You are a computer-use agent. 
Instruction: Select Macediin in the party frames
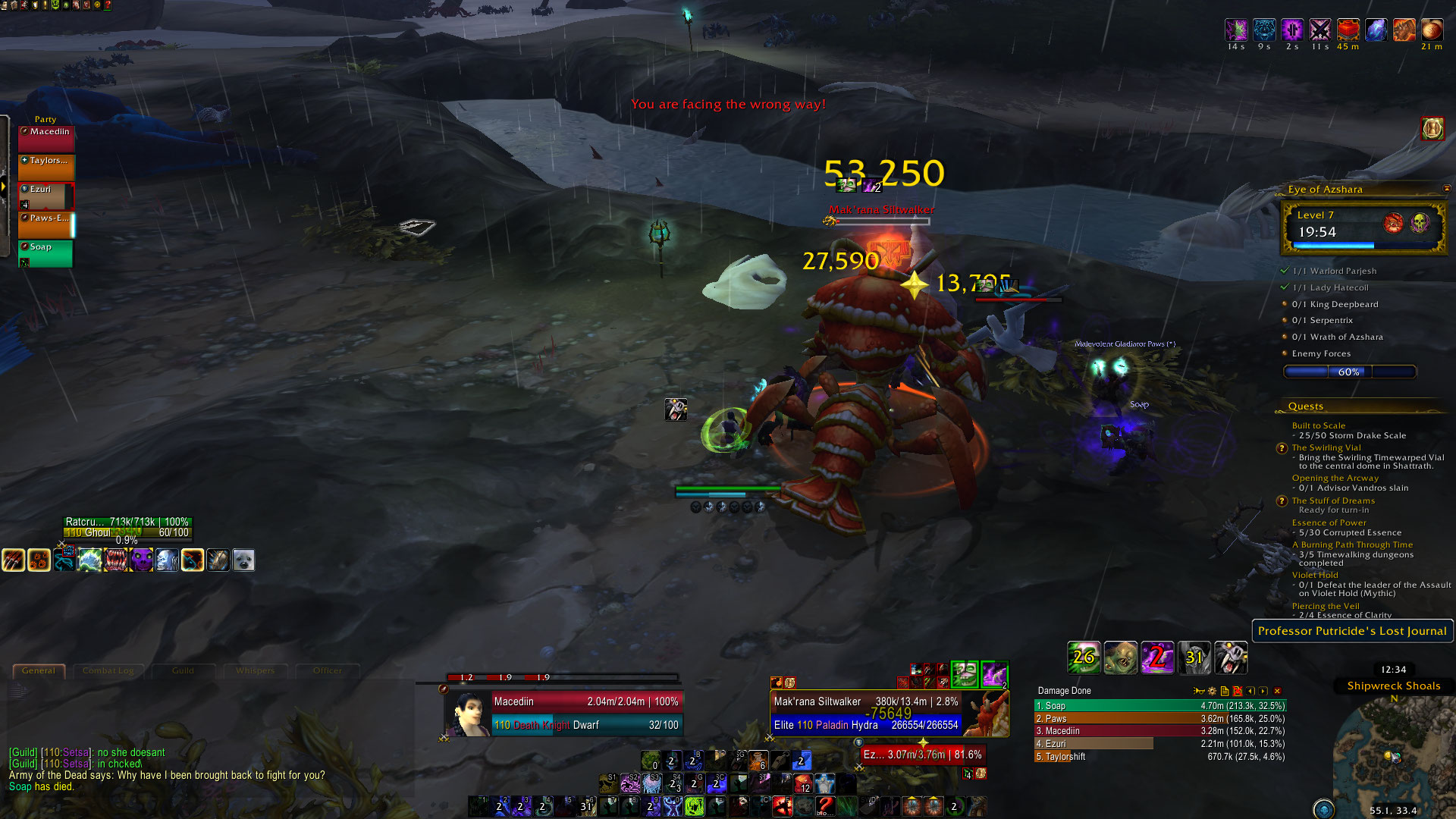(x=46, y=139)
